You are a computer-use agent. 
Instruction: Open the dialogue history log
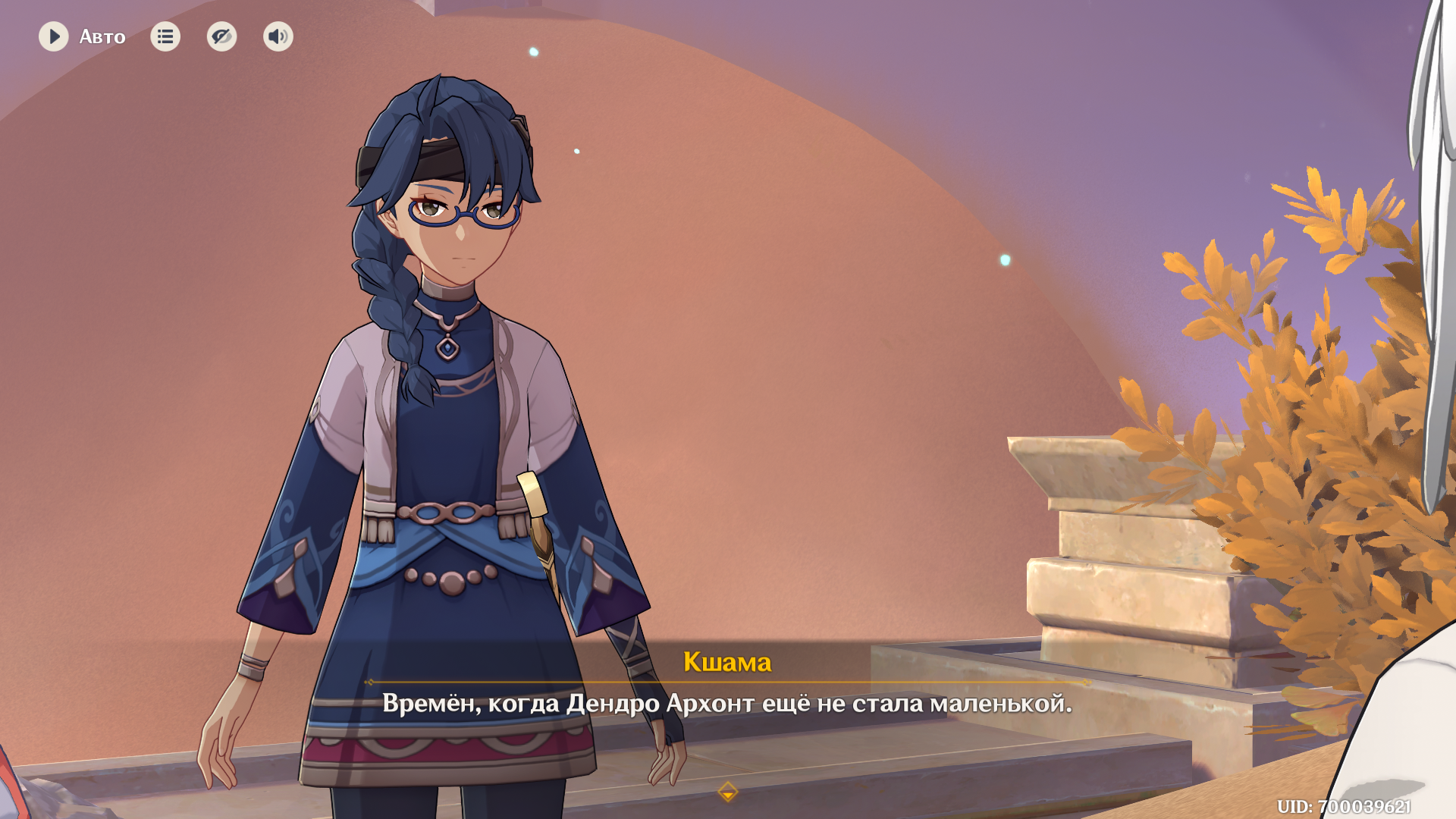pyautogui.click(x=165, y=36)
